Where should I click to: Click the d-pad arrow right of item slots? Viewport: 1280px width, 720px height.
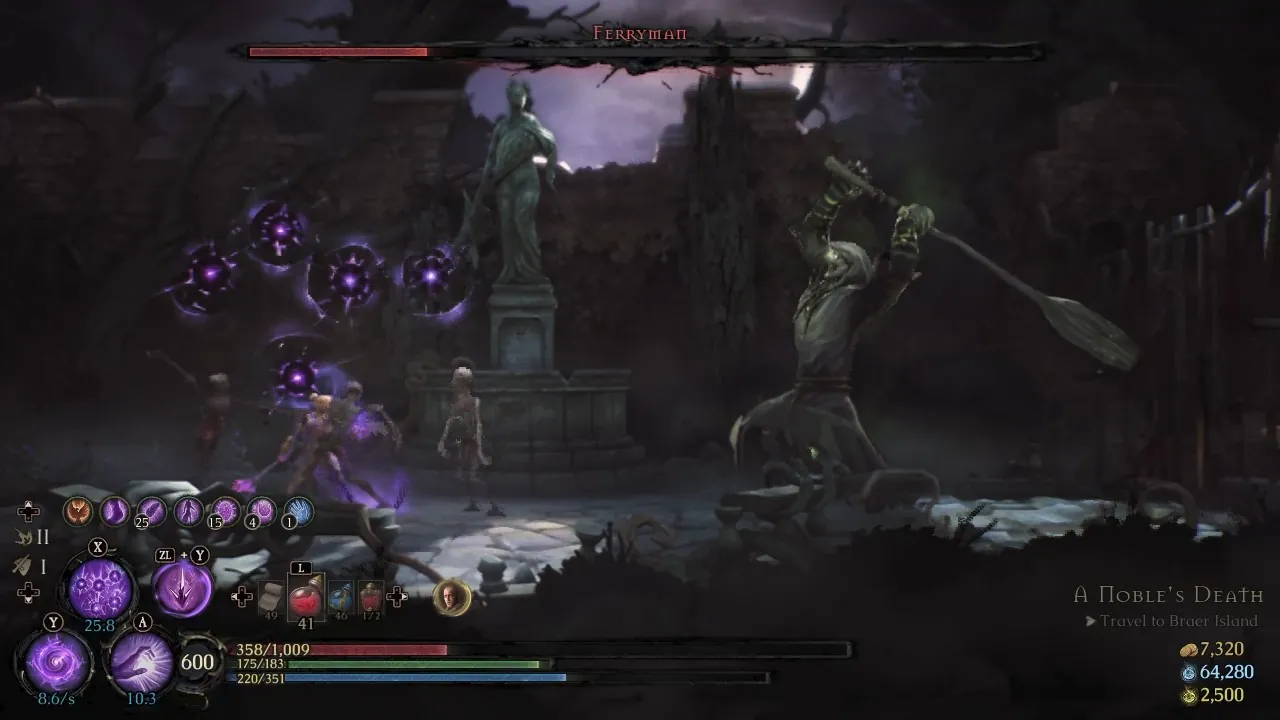click(398, 596)
